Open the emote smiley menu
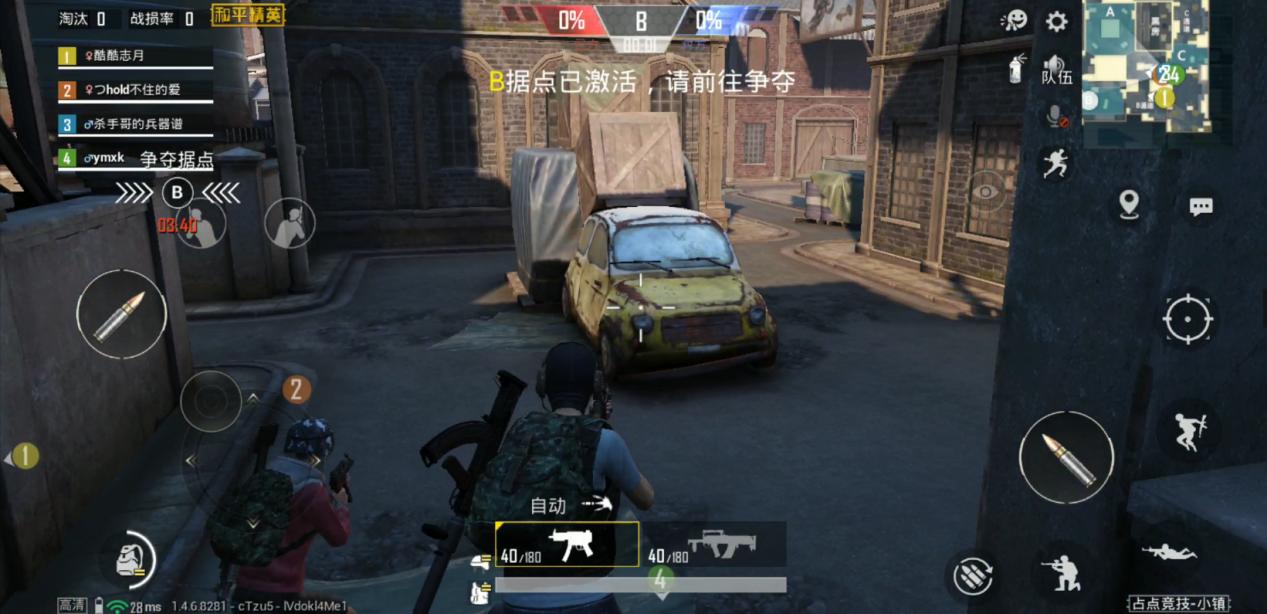 click(1014, 21)
